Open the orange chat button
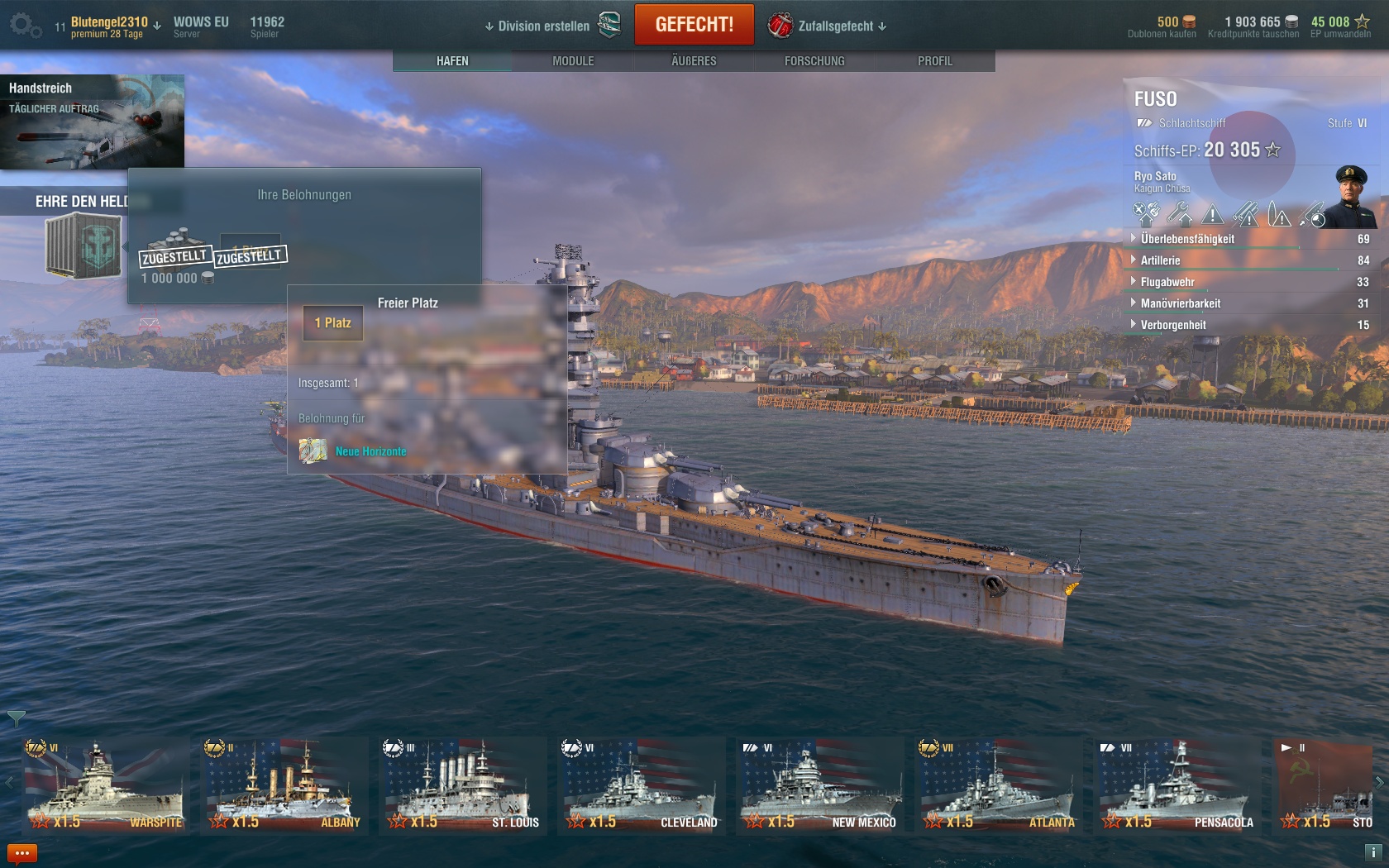 pyautogui.click(x=22, y=853)
